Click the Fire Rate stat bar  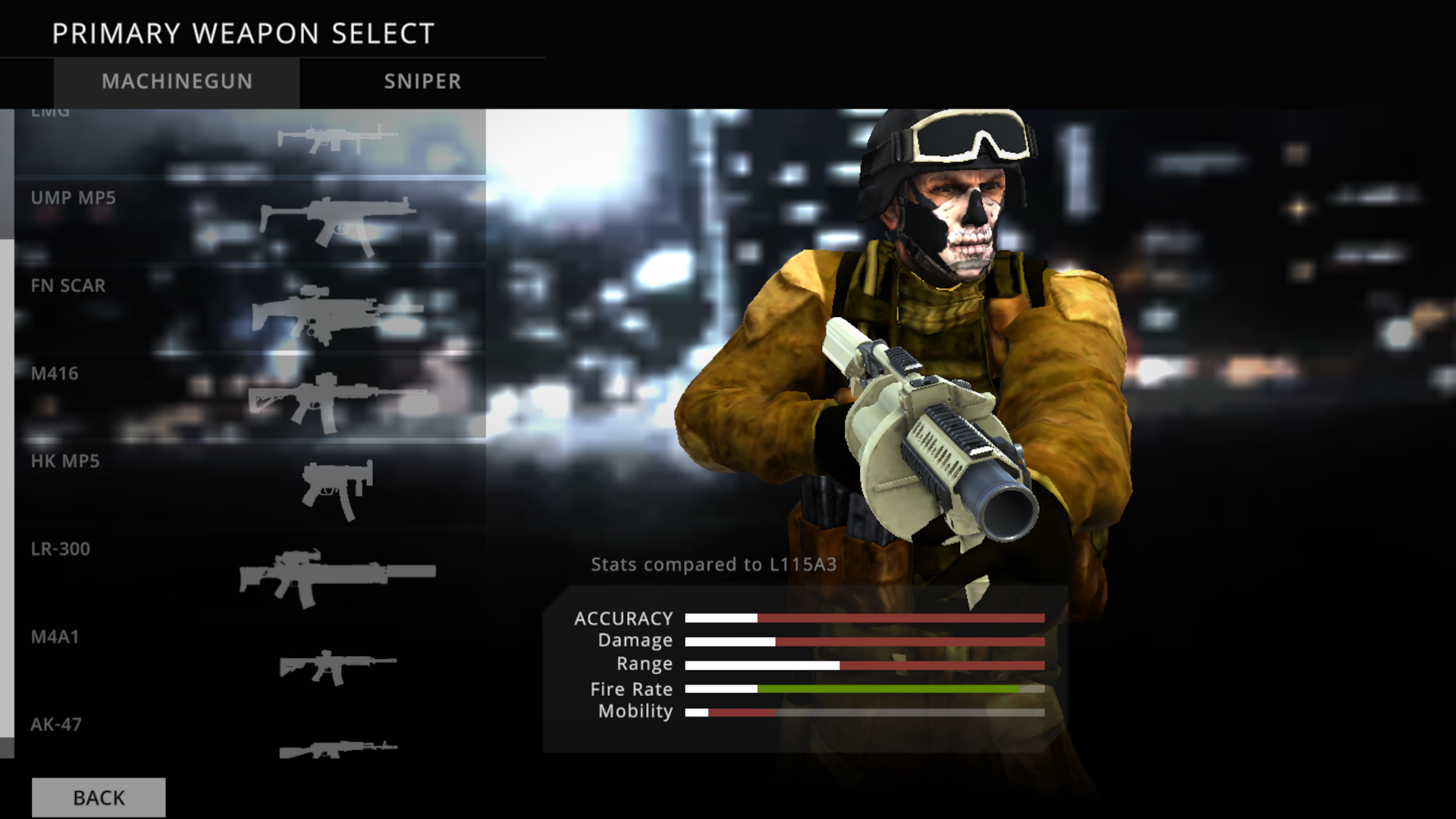pyautogui.click(x=864, y=689)
